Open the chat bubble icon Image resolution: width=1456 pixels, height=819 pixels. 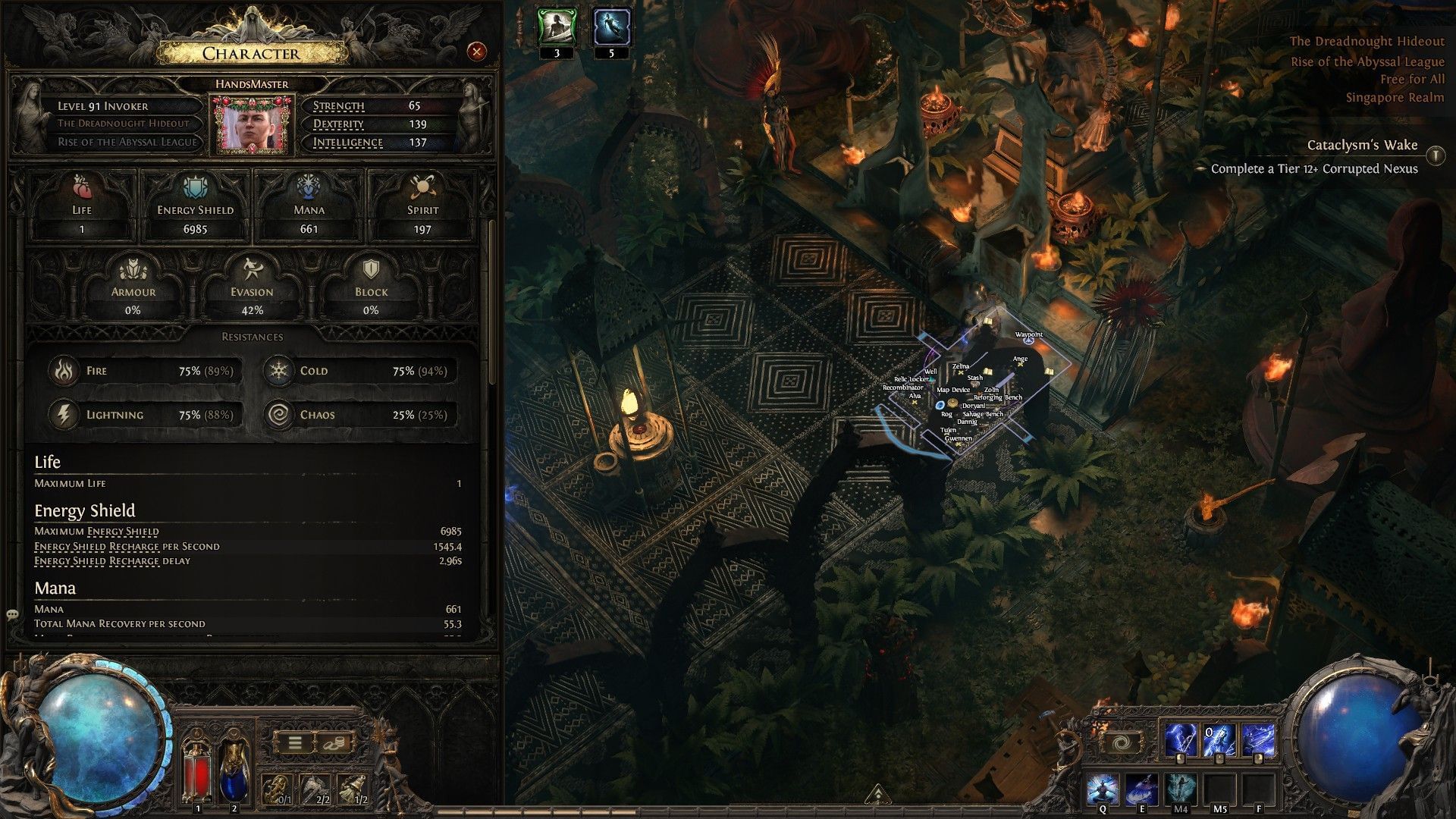(x=12, y=614)
